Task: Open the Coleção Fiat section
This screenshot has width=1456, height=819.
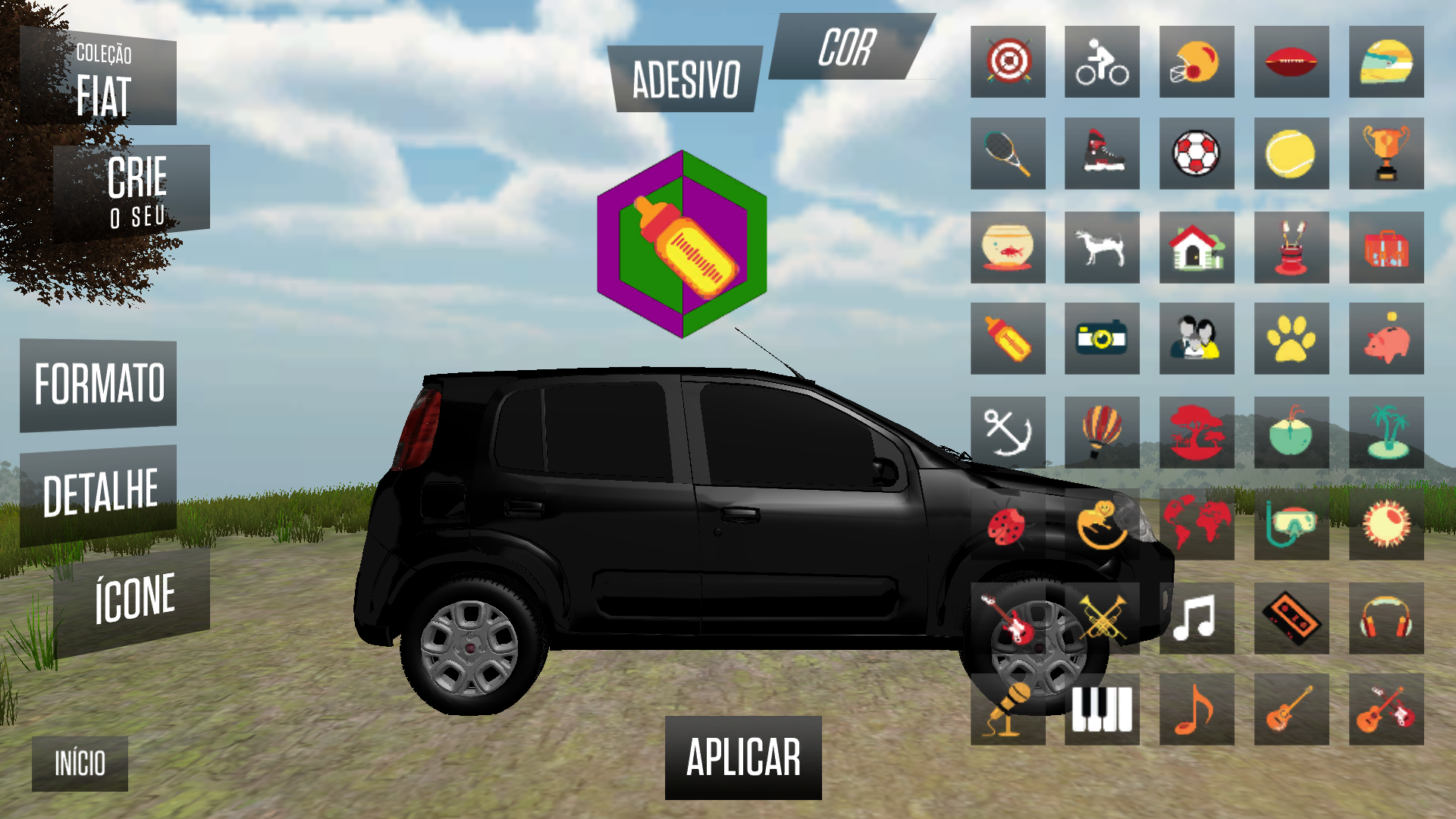Action: tap(102, 80)
